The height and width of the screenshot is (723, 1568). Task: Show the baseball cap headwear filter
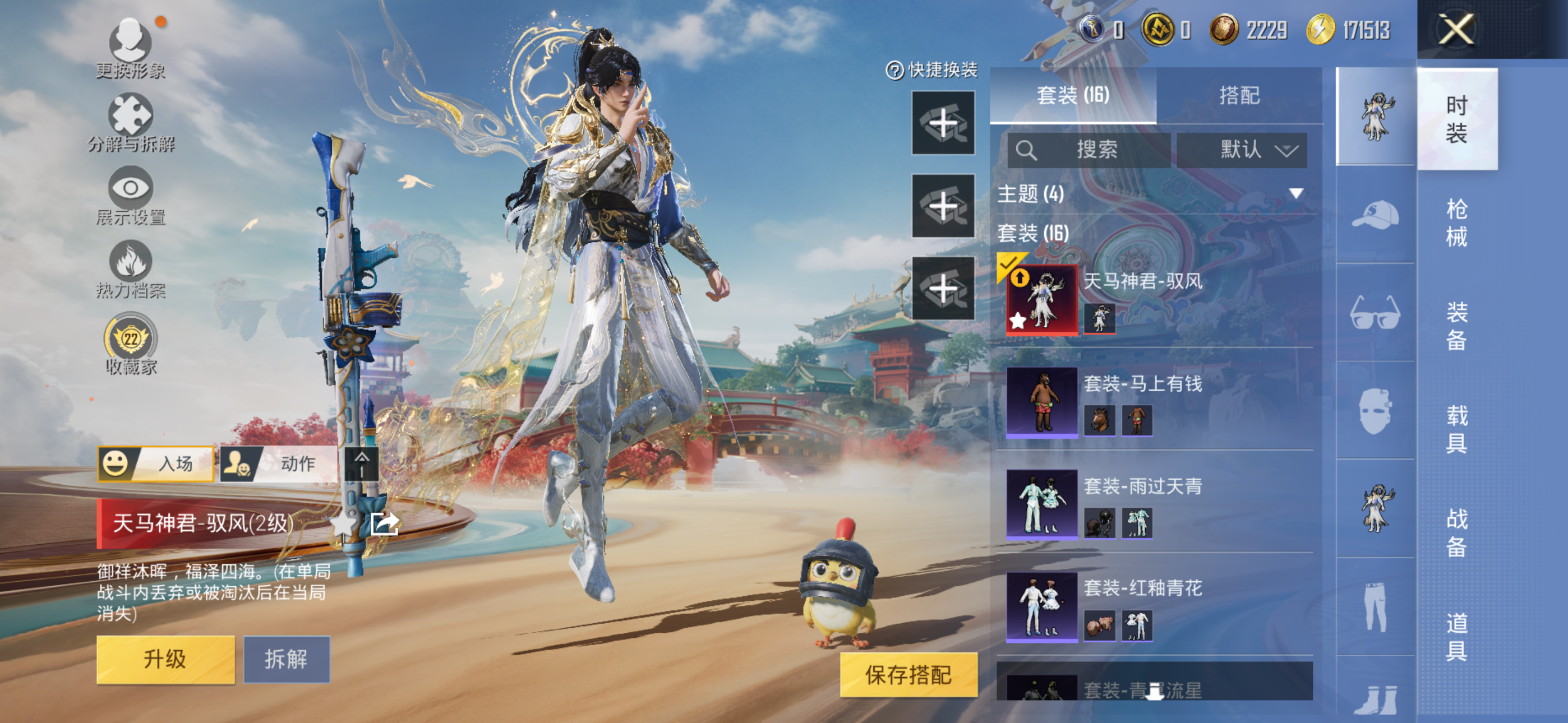pos(1375,214)
